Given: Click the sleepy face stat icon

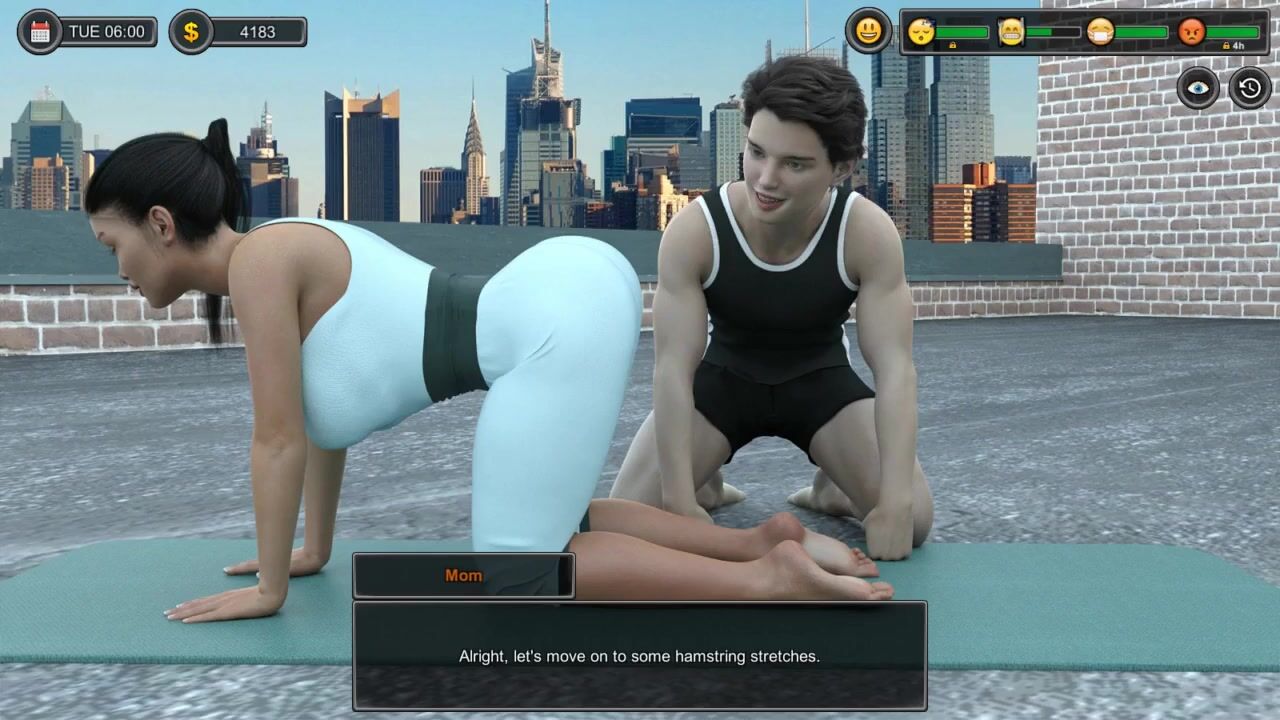Looking at the screenshot, I should pyautogui.click(x=921, y=32).
